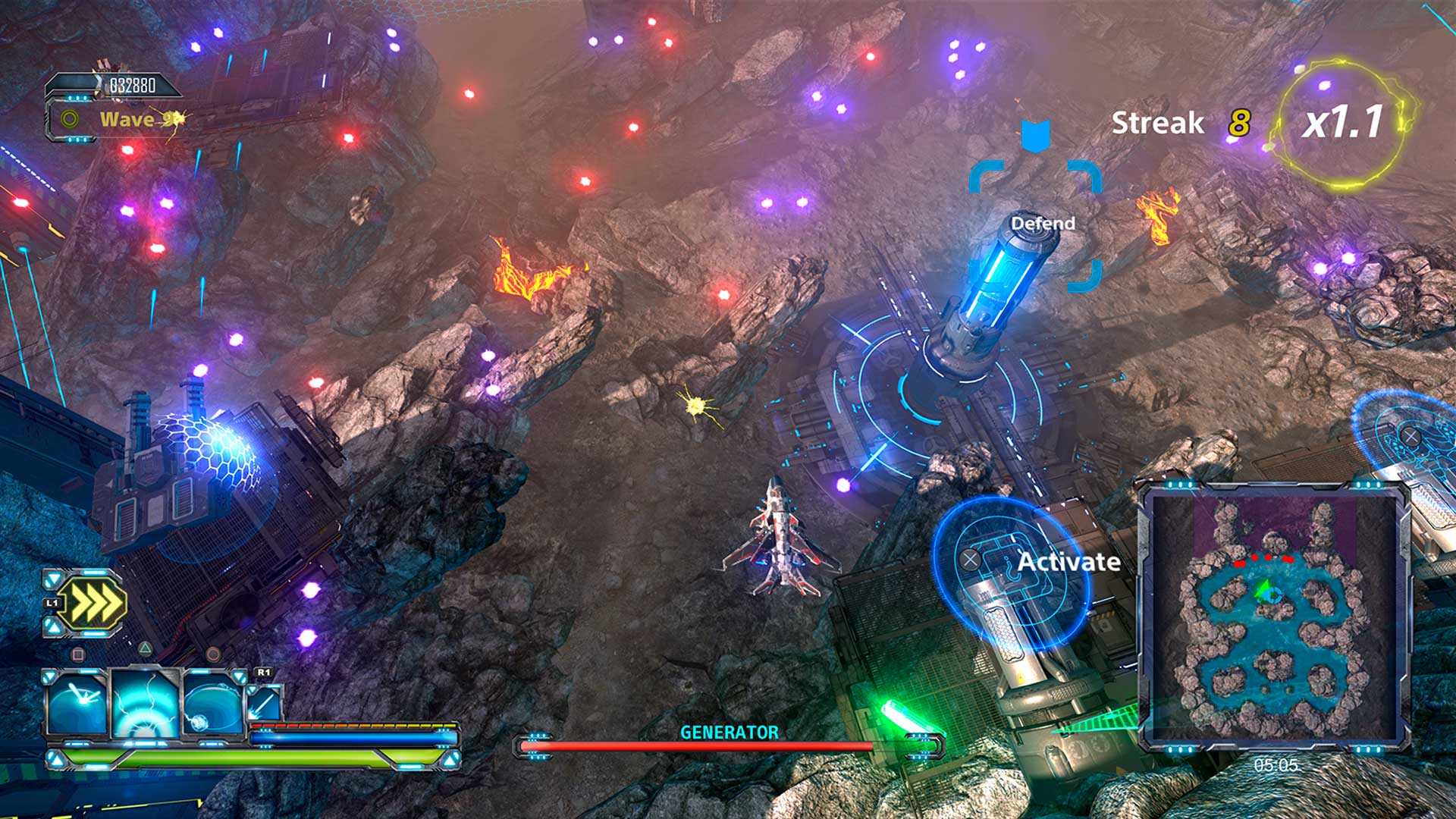1456x819 pixels.
Task: Select the small laser beam weapon icon
Action: pyautogui.click(x=265, y=702)
